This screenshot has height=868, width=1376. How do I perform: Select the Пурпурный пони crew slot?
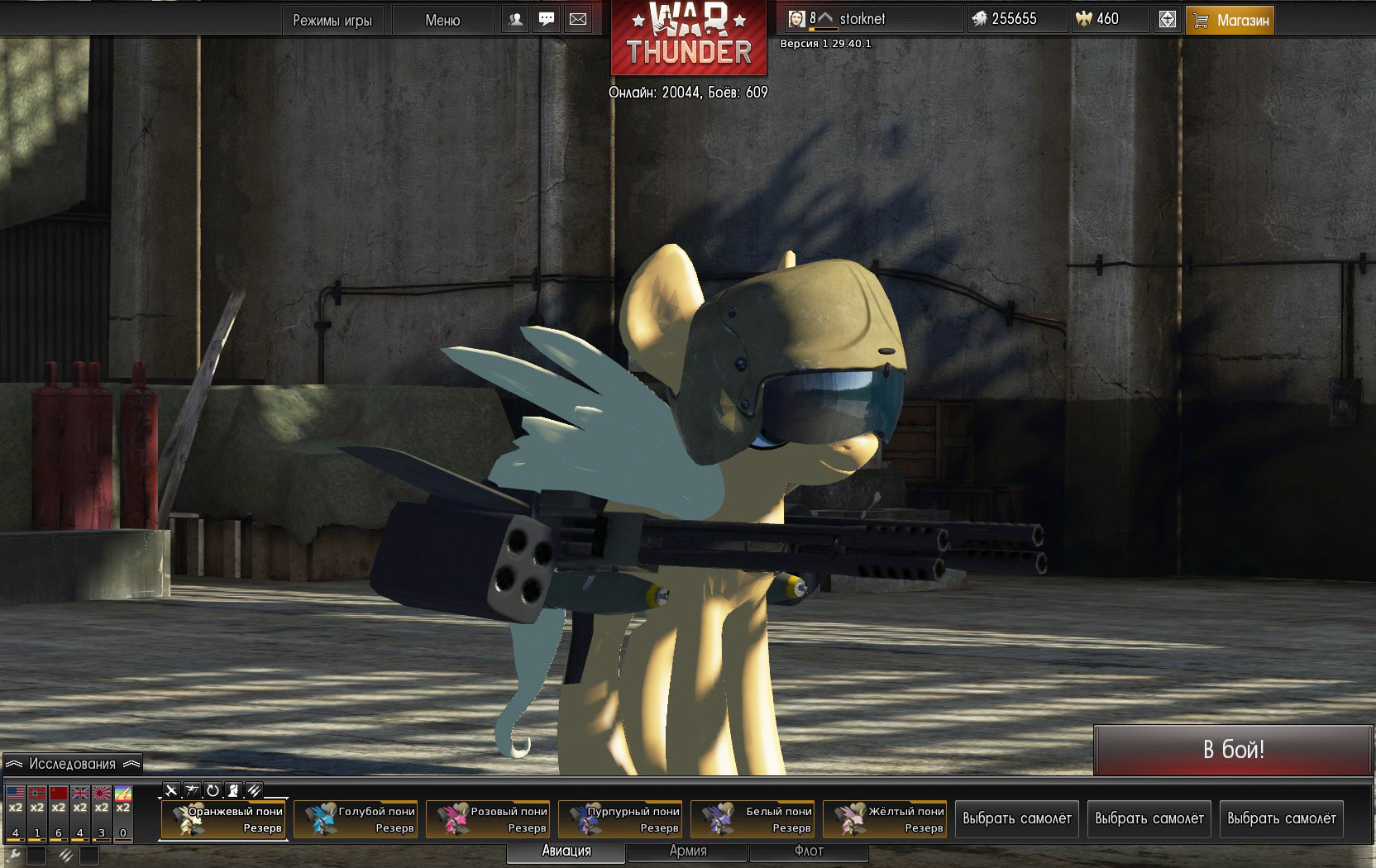(620, 819)
